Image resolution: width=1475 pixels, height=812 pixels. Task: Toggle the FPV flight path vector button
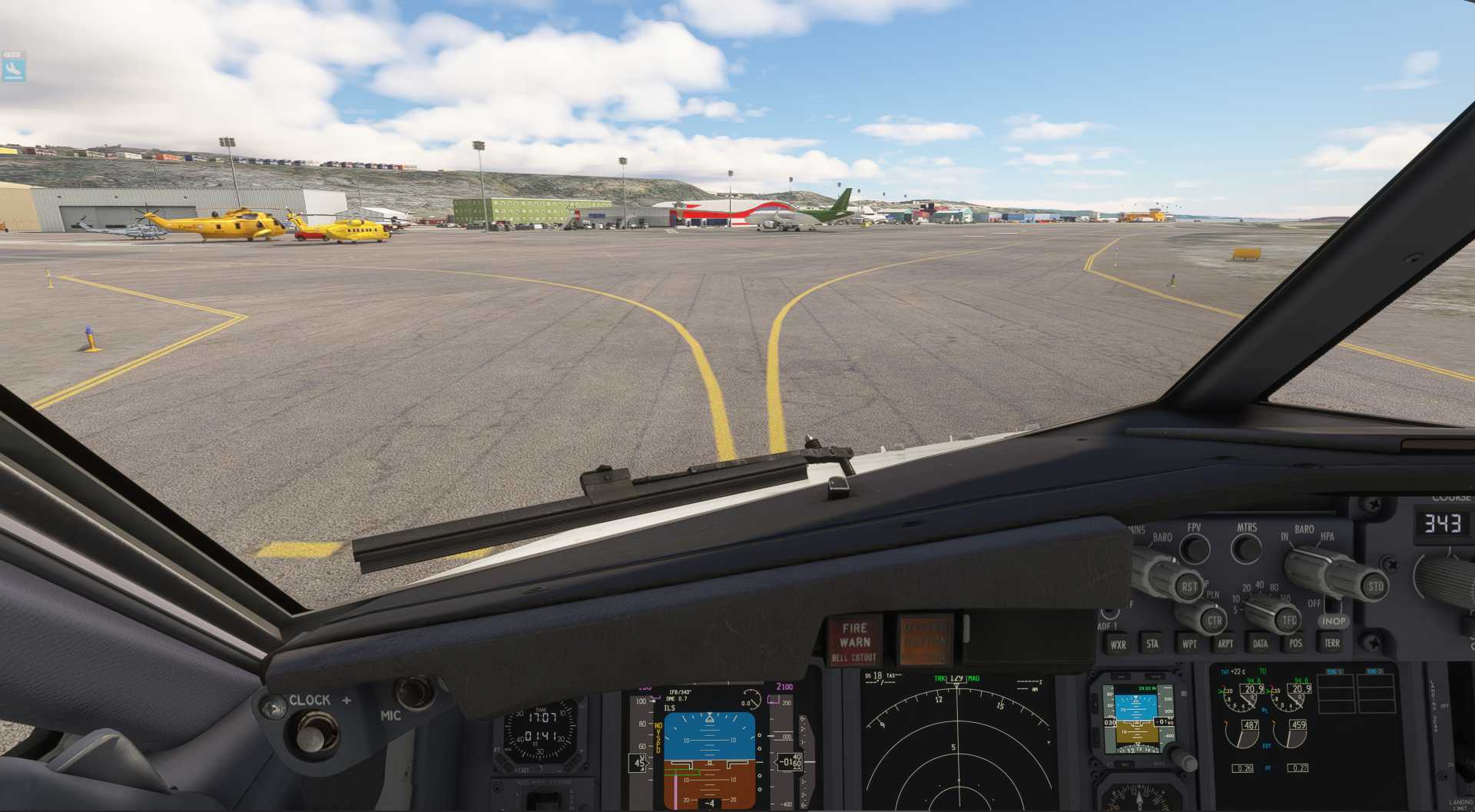click(1195, 548)
